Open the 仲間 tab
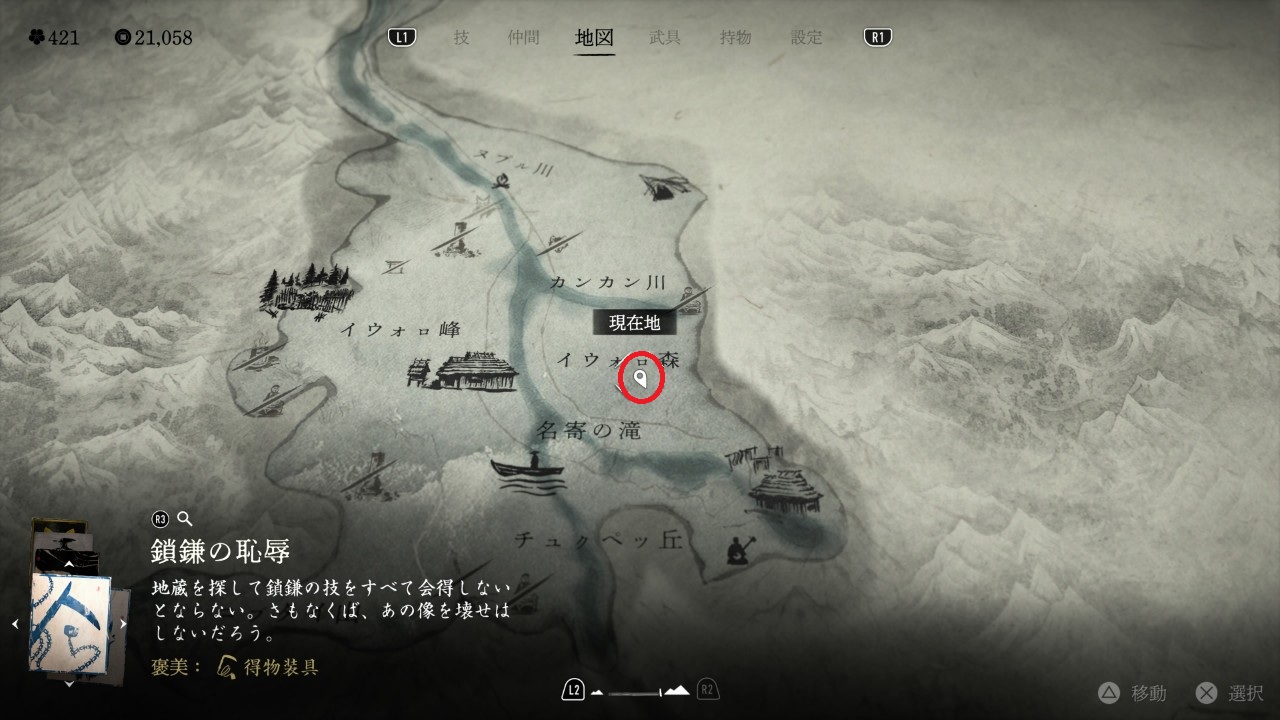This screenshot has width=1280, height=720. (x=523, y=38)
